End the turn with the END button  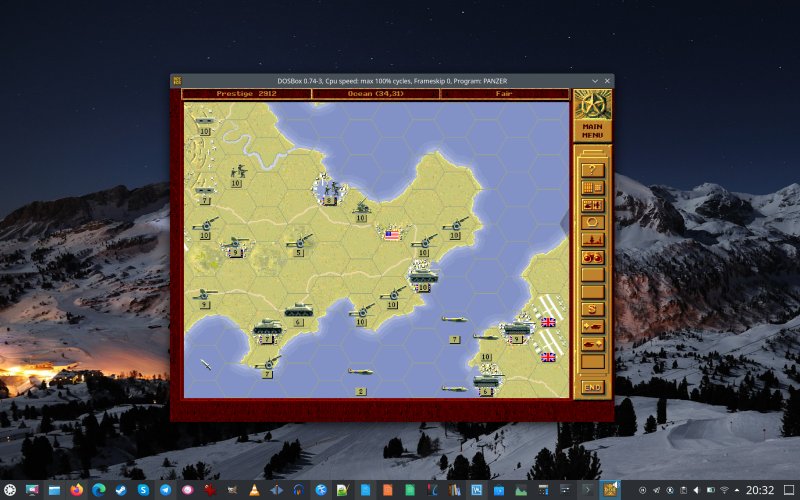click(x=592, y=387)
